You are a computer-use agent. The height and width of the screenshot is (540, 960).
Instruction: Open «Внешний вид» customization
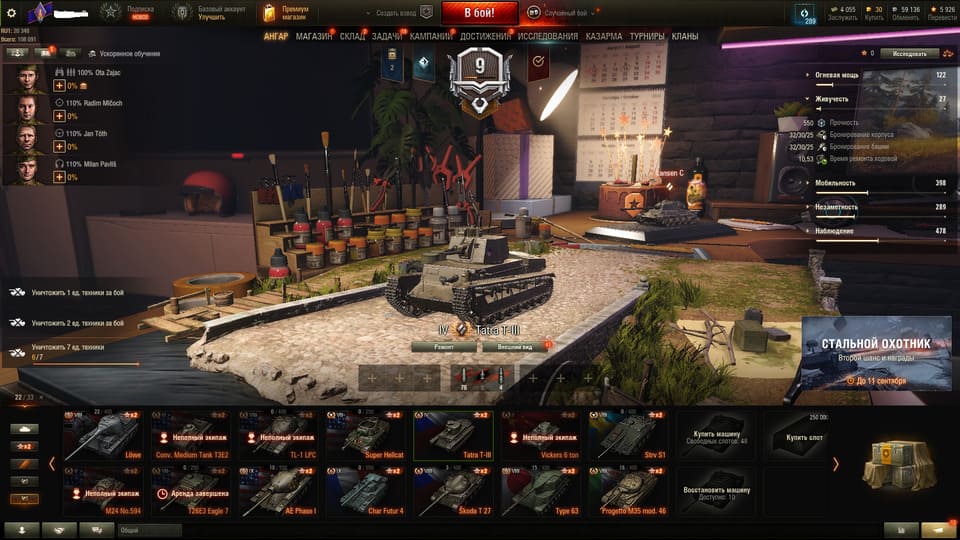pos(514,347)
